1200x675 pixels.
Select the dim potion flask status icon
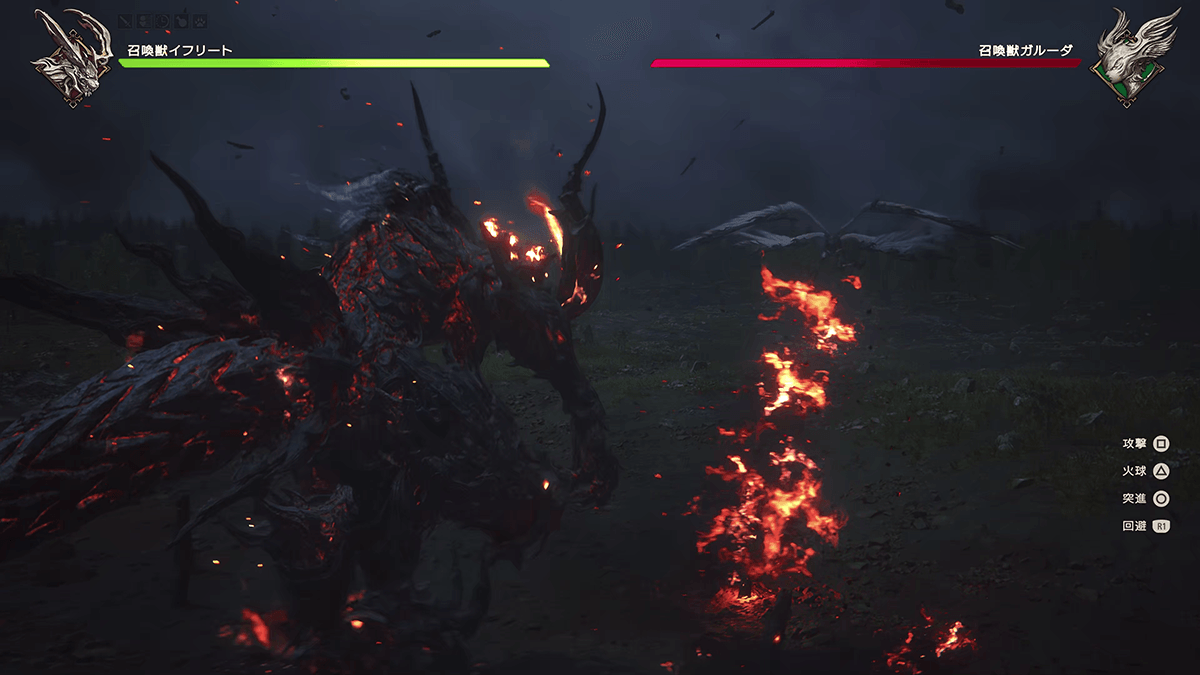pyautogui.click(x=181, y=21)
